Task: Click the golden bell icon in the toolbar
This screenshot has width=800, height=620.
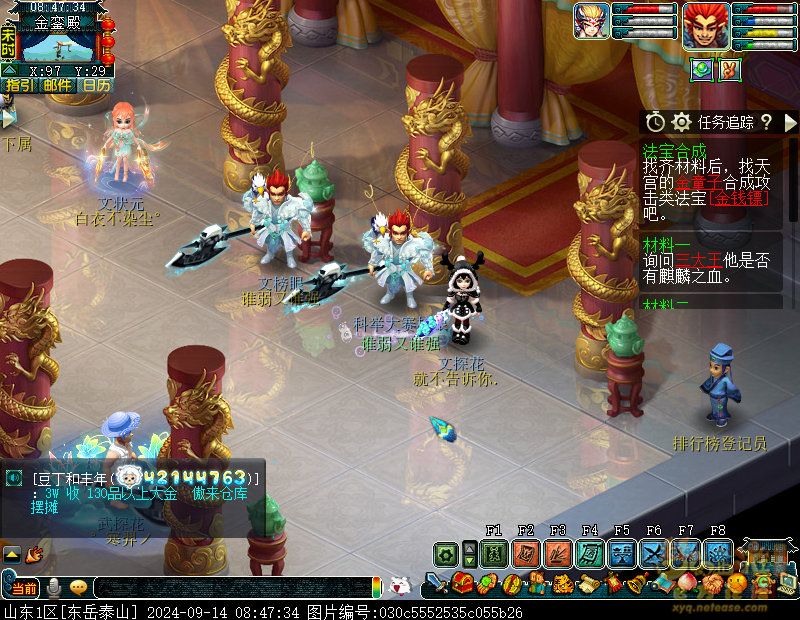Action: coord(636,582)
